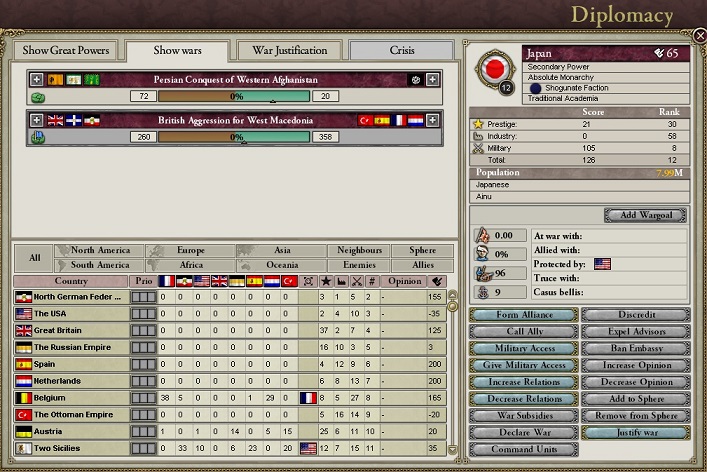Select the Ban Embassy action
Viewport: 707px width, 472px height.
coord(635,349)
